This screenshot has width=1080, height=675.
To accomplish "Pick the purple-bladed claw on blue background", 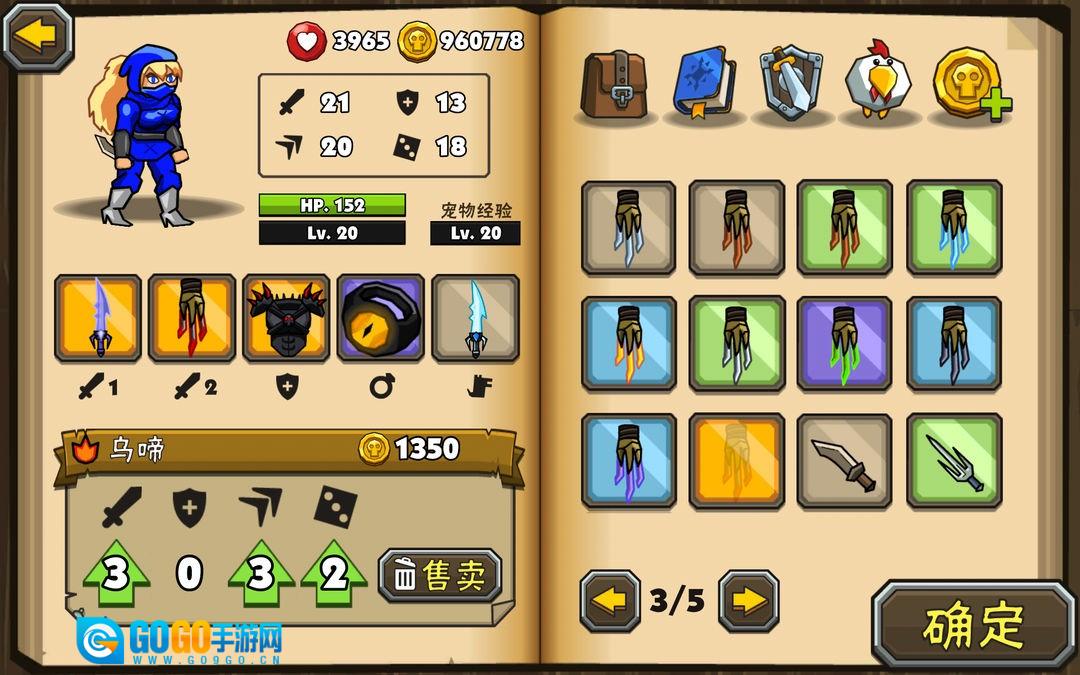I will click(x=628, y=461).
